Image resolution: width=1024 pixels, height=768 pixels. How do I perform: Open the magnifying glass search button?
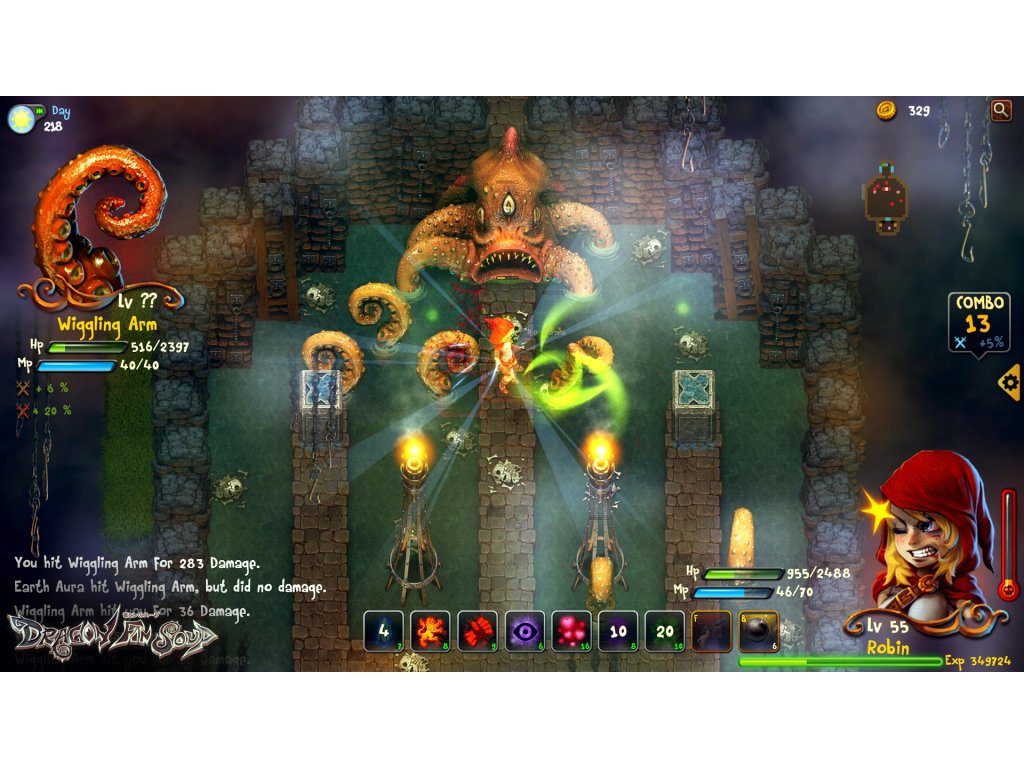point(1000,110)
